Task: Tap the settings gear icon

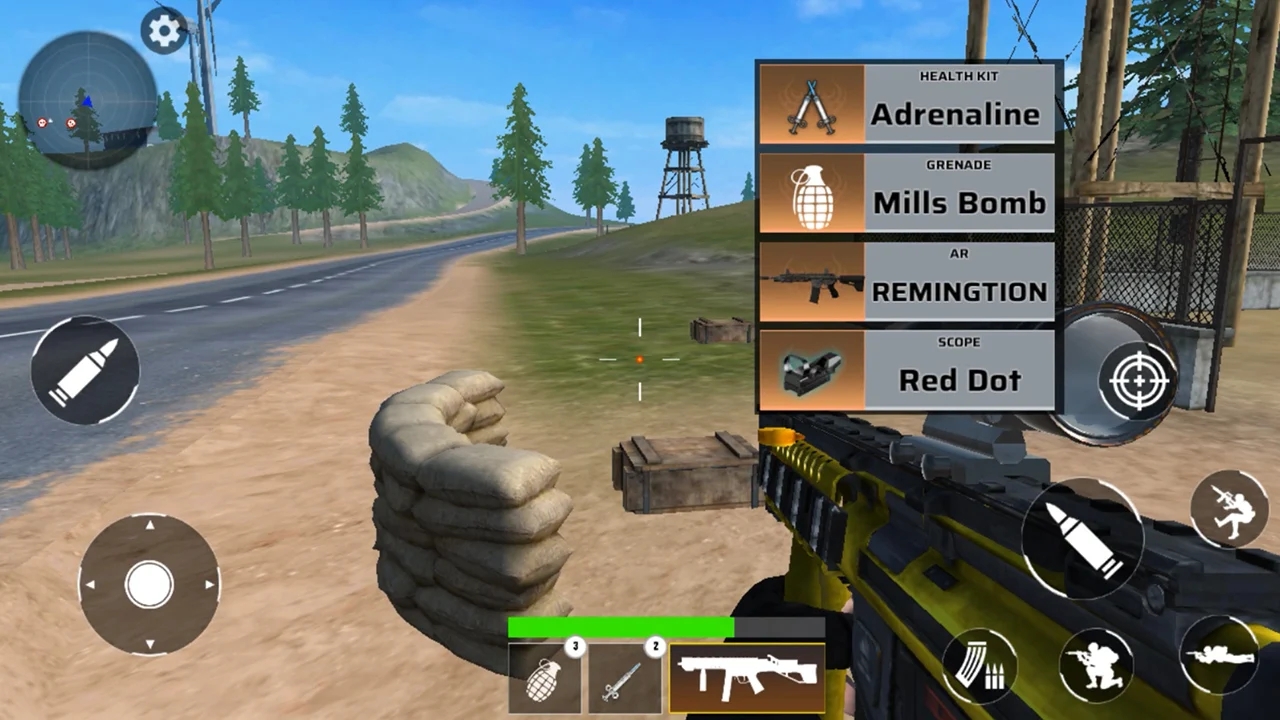Action: click(x=163, y=31)
